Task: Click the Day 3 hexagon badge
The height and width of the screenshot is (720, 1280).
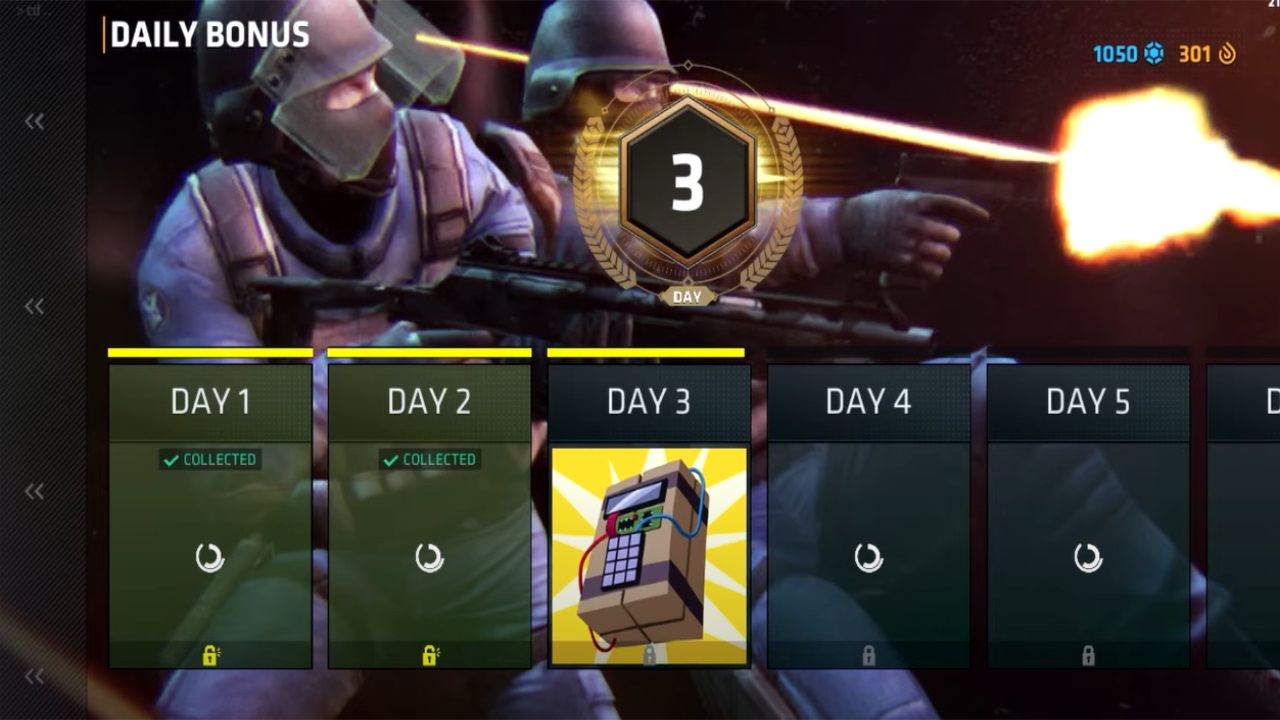Action: tap(687, 182)
